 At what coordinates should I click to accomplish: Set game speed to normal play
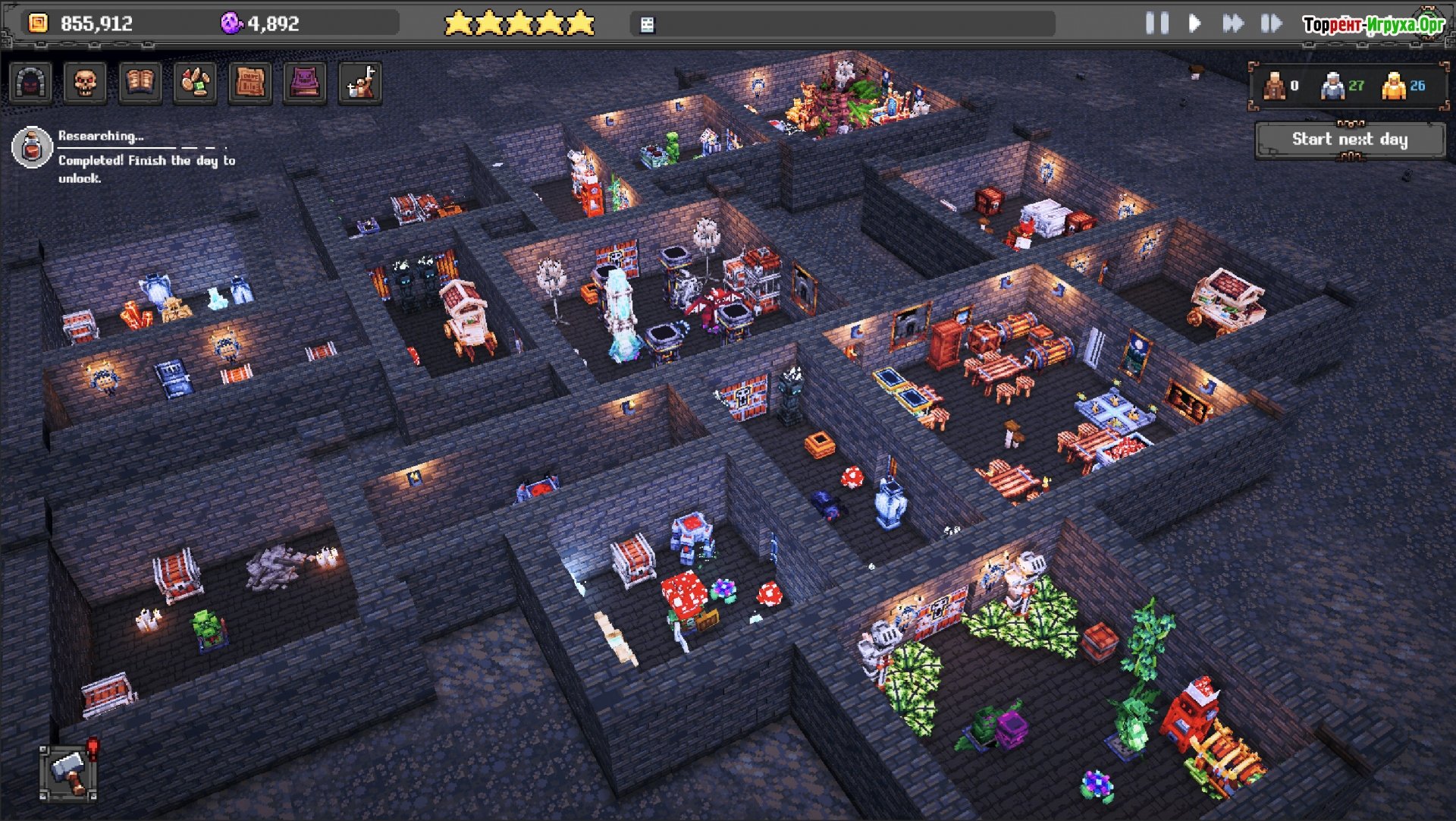[x=1194, y=24]
